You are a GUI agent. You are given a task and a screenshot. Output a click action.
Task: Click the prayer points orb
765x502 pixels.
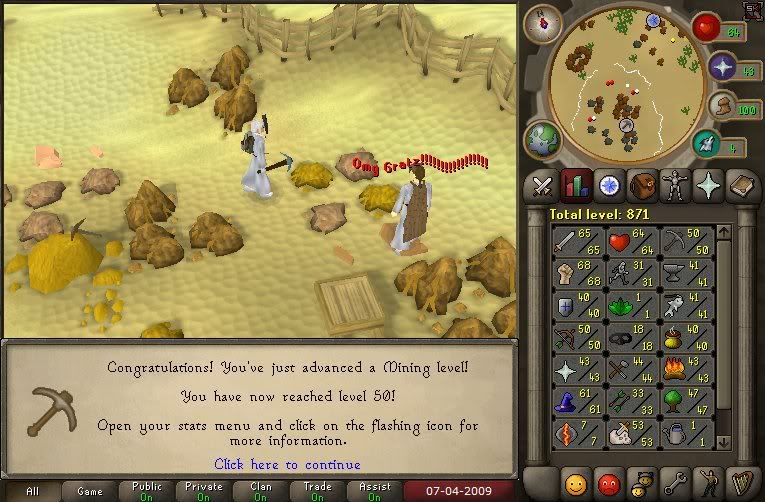723,68
